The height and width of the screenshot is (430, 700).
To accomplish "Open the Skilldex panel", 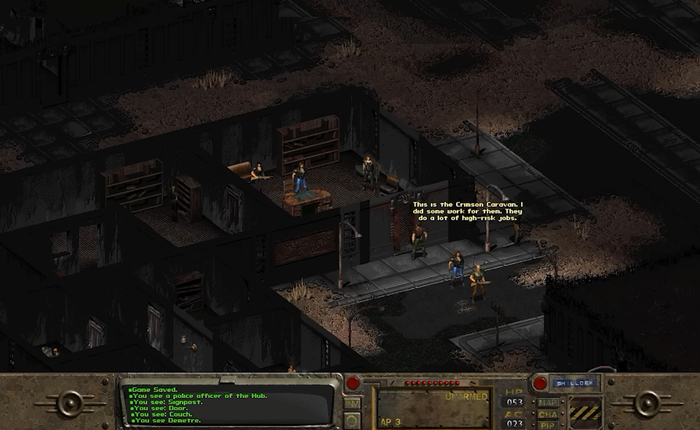I will point(572,382).
